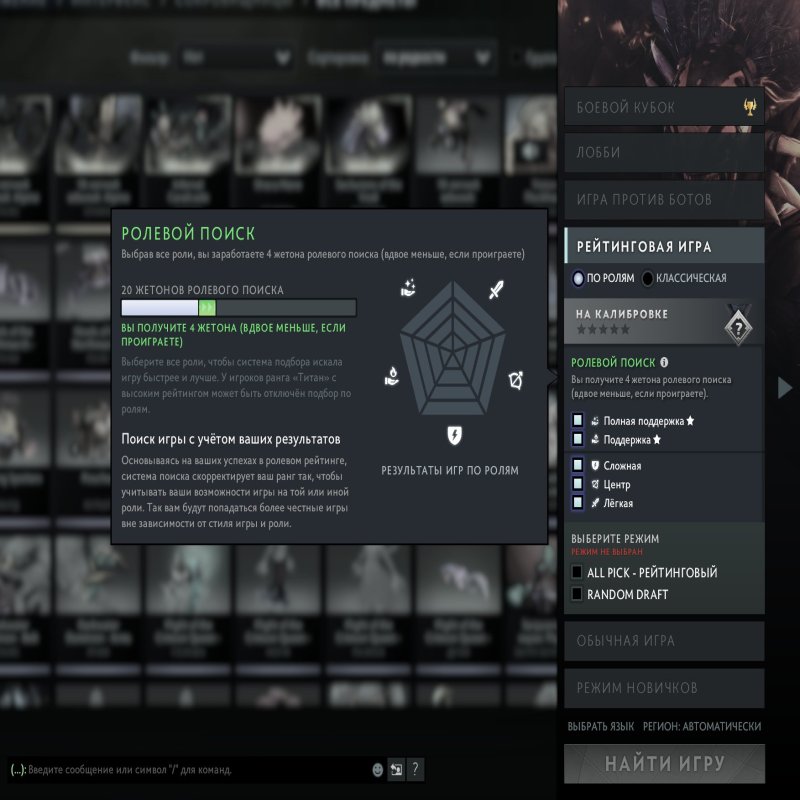Open the question mark help button
Viewport: 800px width, 800px height.
[x=416, y=769]
